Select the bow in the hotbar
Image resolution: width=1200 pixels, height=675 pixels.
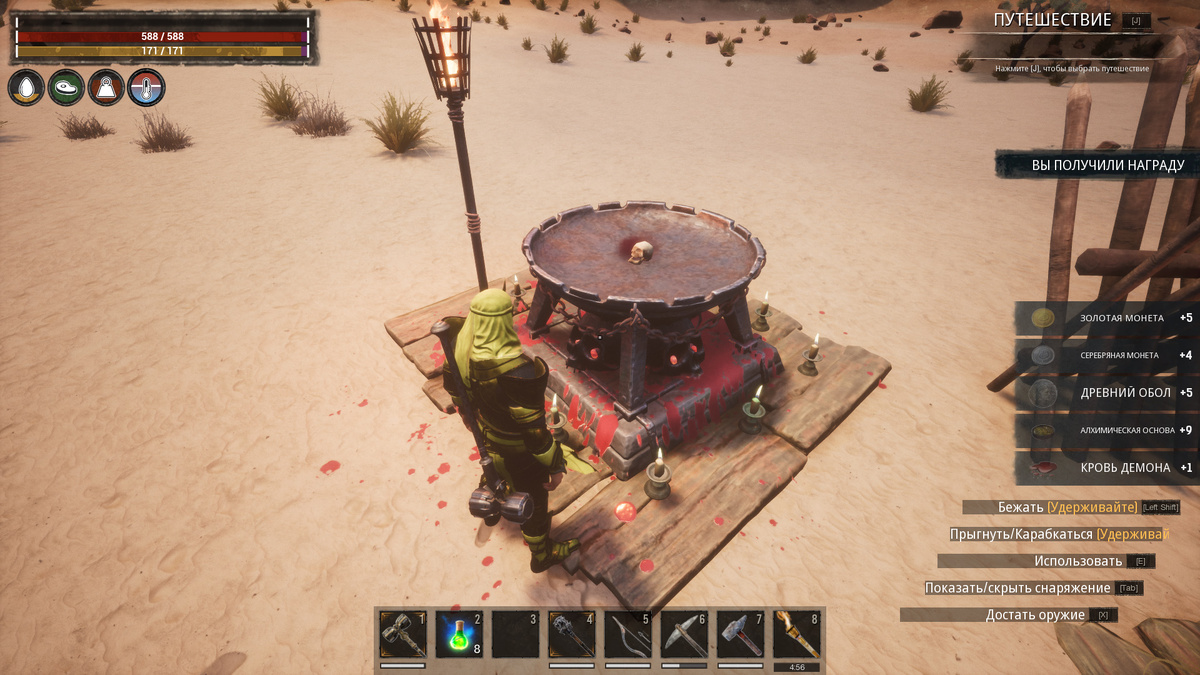[628, 634]
